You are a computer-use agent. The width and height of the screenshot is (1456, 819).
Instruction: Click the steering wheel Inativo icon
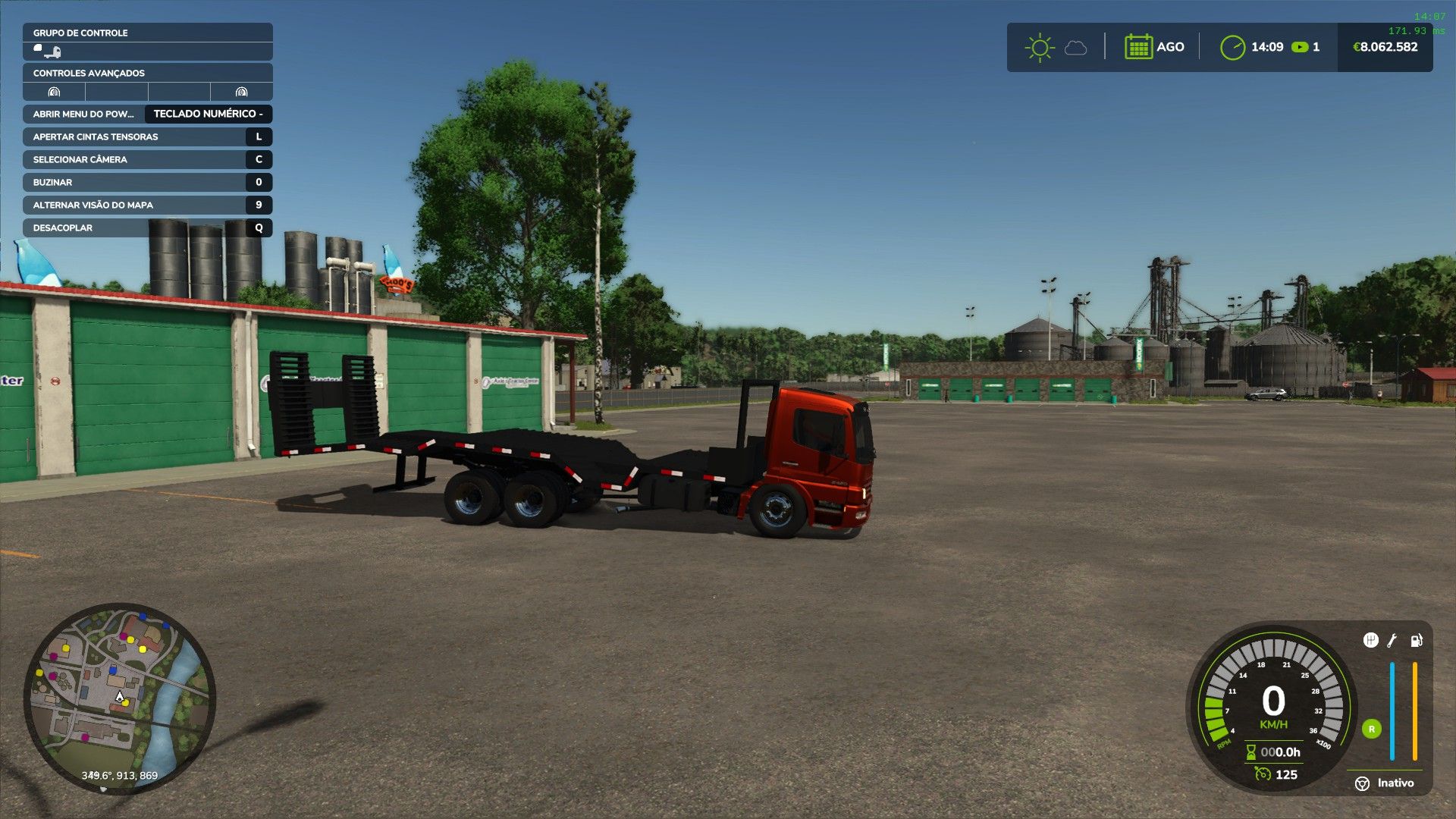point(1362,783)
